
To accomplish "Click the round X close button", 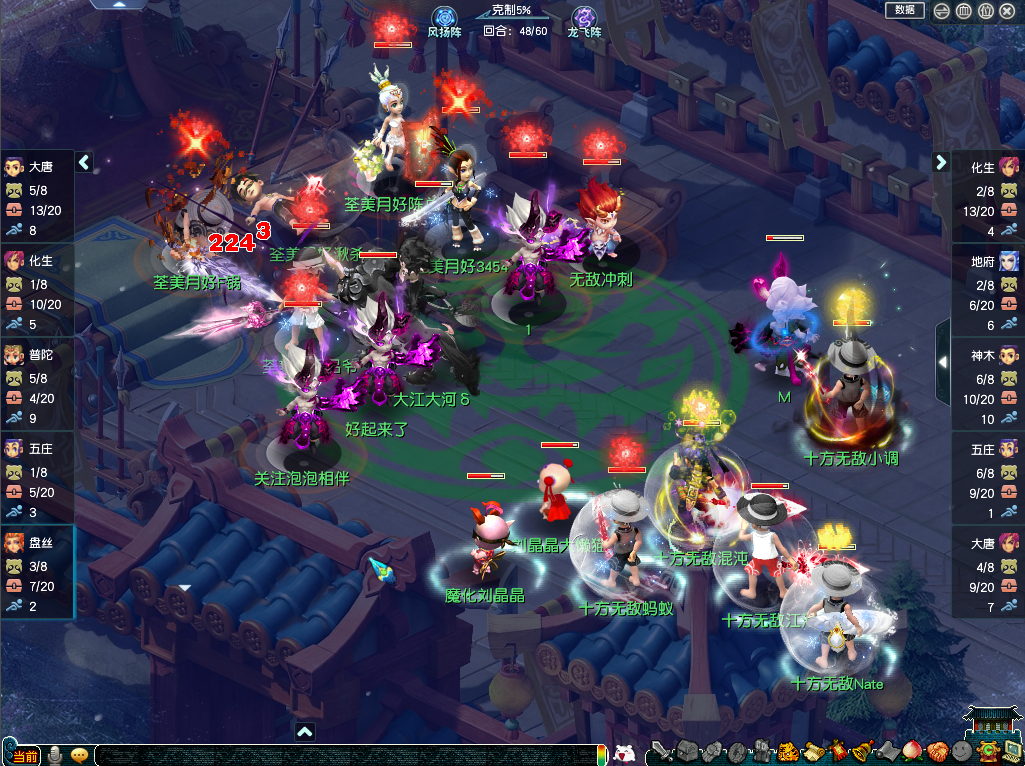I will click(x=1007, y=11).
